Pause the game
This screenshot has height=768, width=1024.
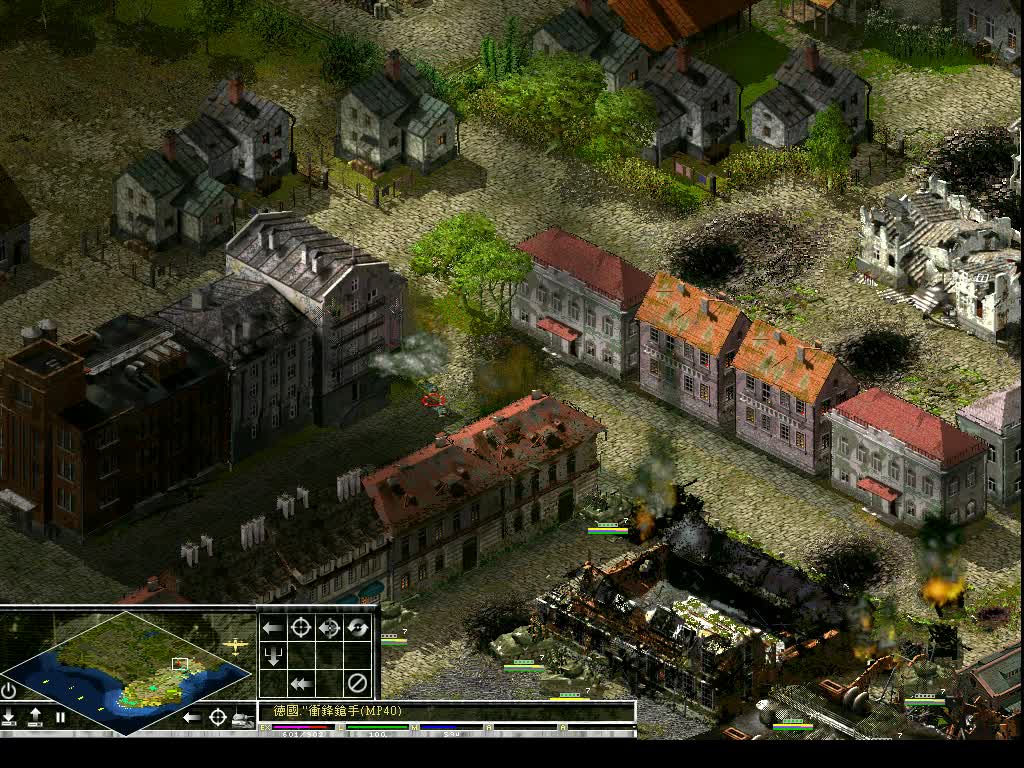(x=60, y=717)
